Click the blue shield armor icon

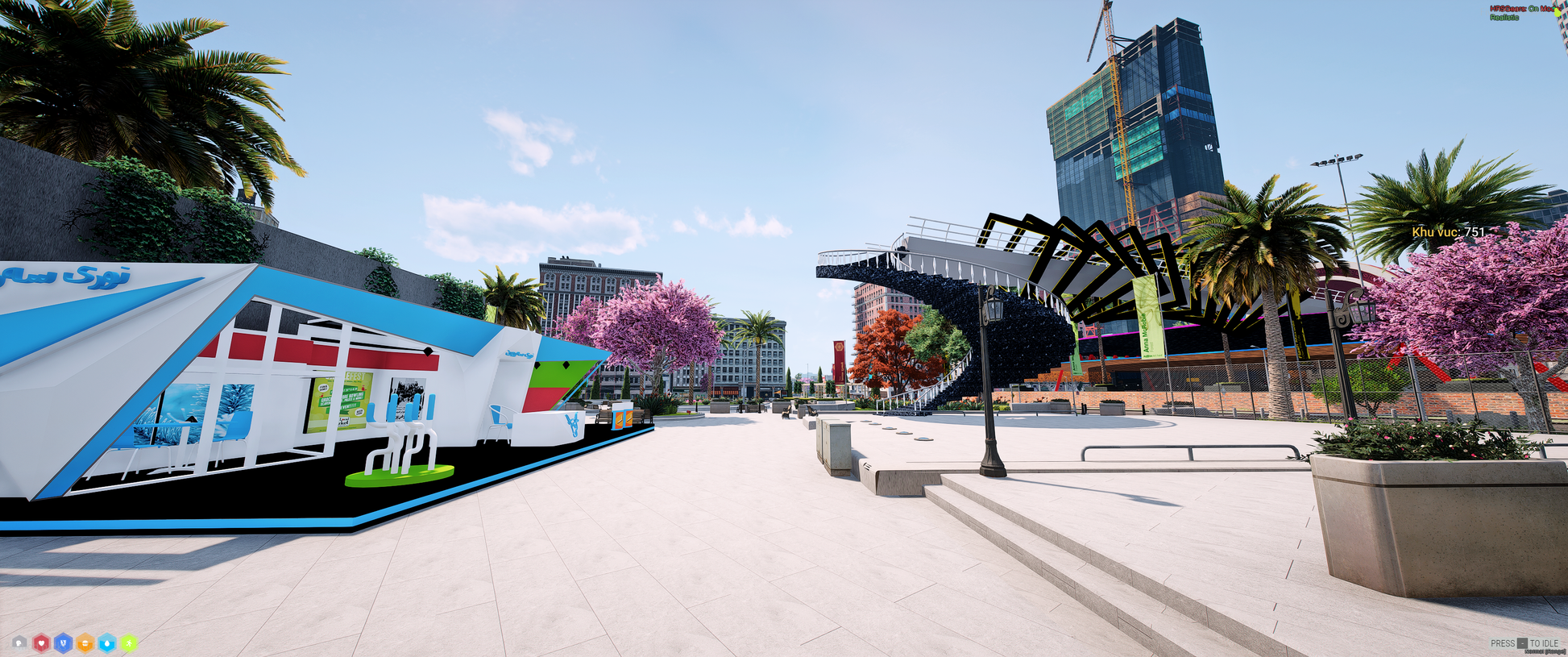click(63, 642)
